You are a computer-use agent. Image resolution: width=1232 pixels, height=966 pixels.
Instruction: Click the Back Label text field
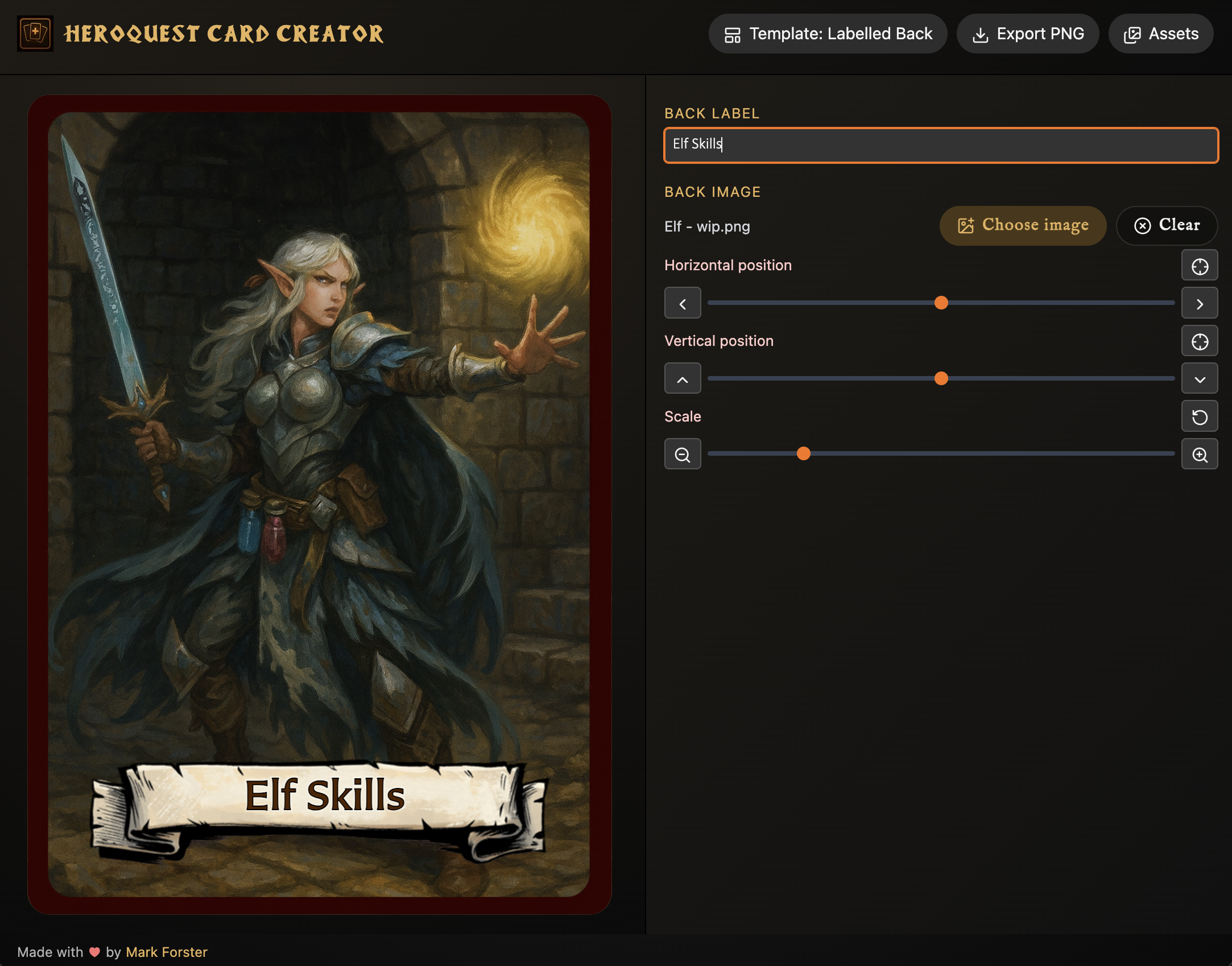(941, 145)
